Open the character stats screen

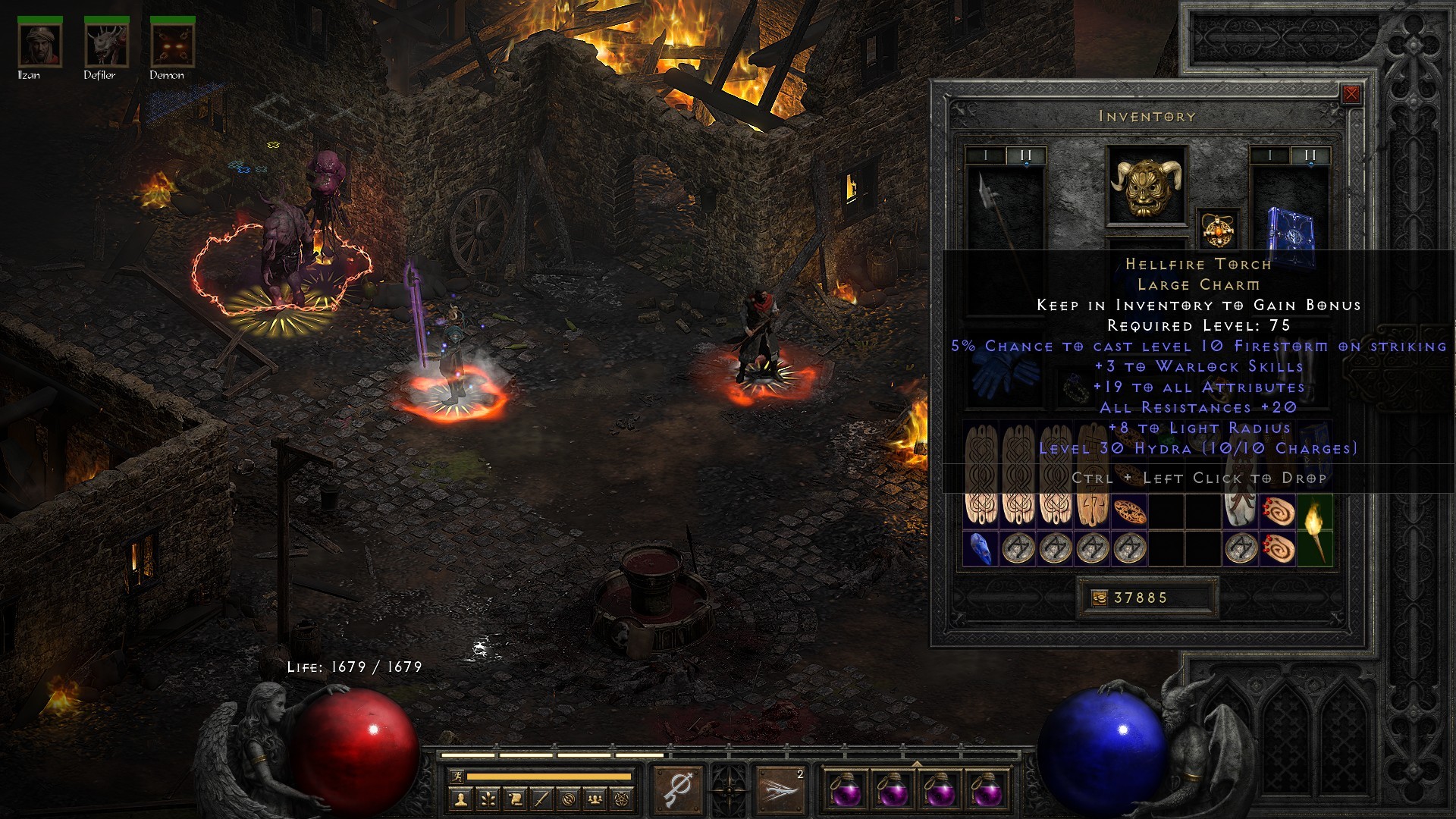pos(461,798)
